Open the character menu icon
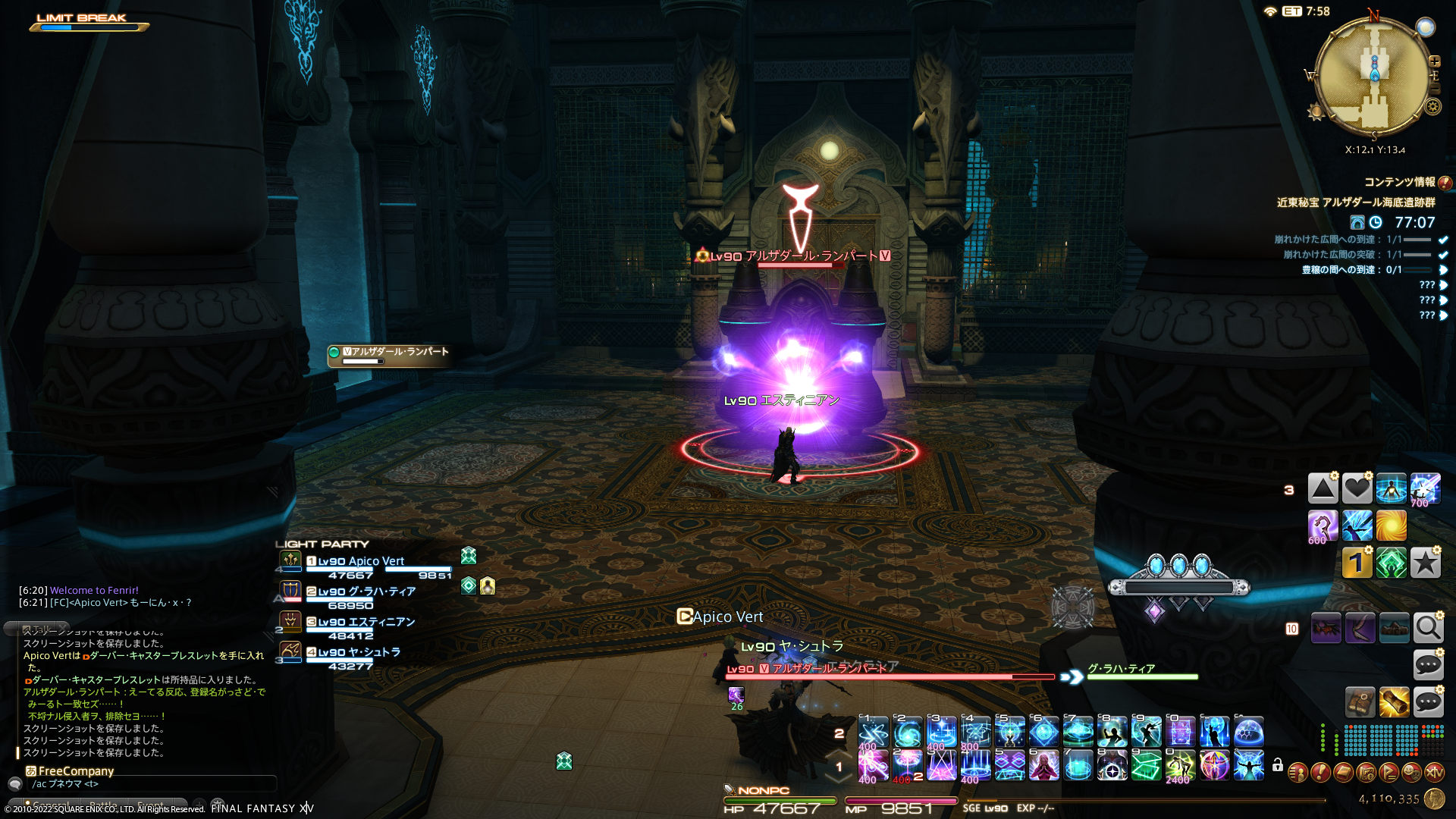 pos(1298,773)
